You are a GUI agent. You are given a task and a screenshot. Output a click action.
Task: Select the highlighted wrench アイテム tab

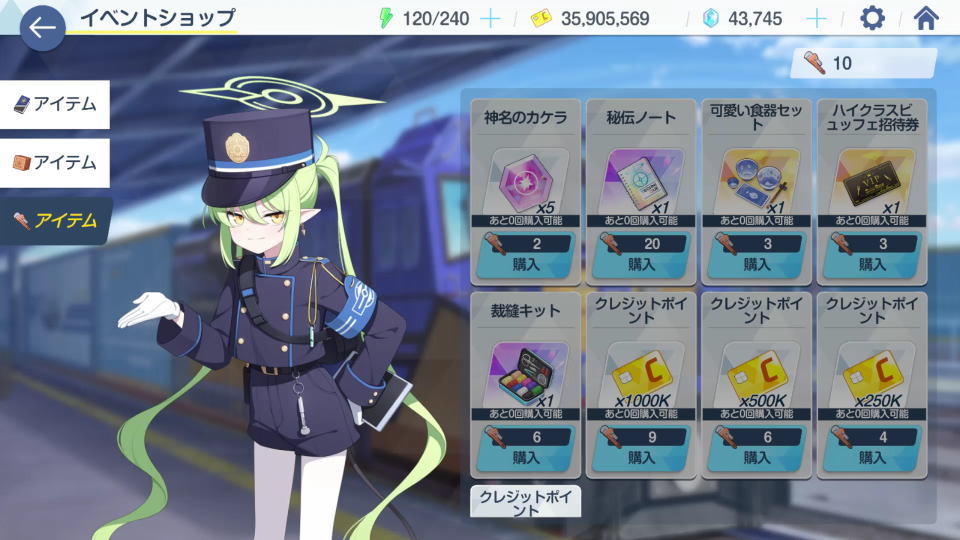[x=55, y=221]
